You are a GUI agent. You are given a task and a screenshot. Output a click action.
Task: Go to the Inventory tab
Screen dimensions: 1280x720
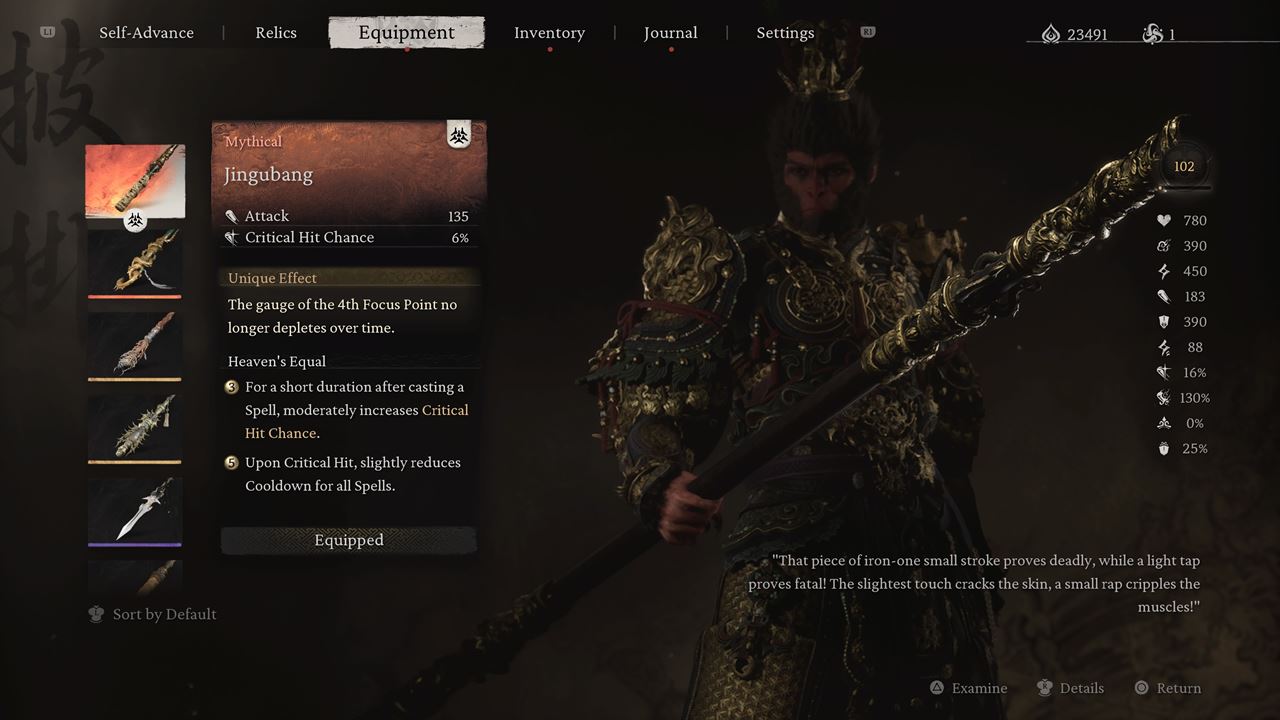549,33
